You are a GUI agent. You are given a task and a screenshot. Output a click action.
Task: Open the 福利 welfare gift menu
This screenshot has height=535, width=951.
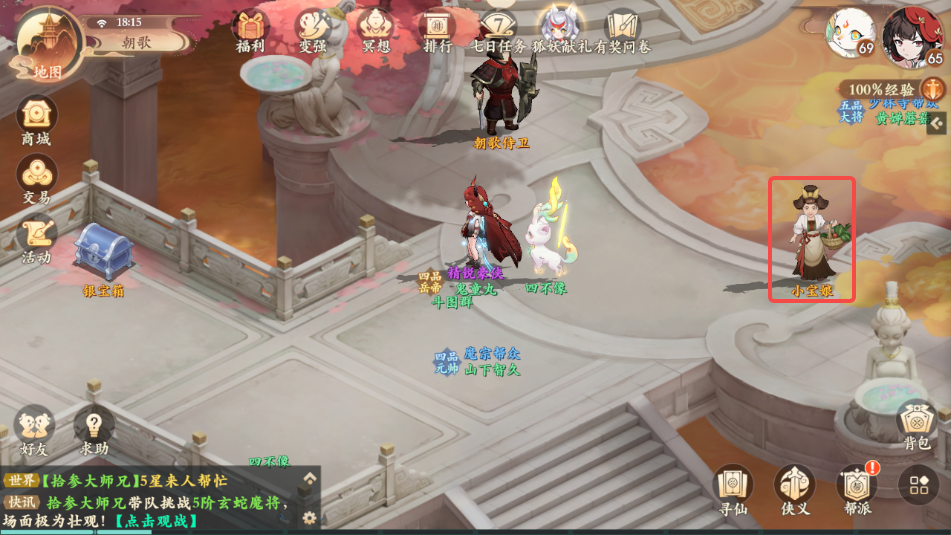[250, 28]
